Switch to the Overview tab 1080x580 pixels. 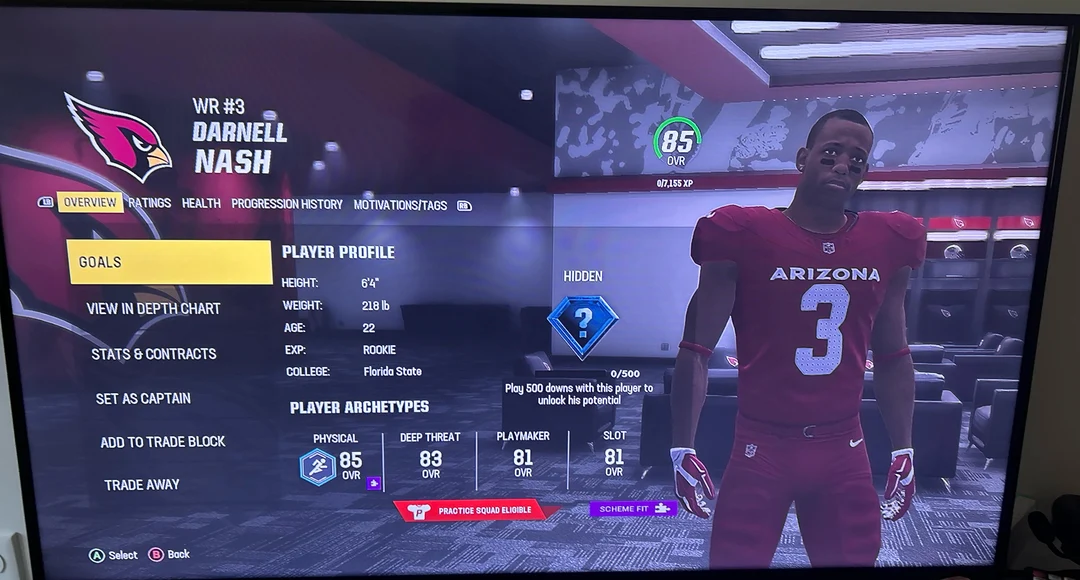coord(90,203)
